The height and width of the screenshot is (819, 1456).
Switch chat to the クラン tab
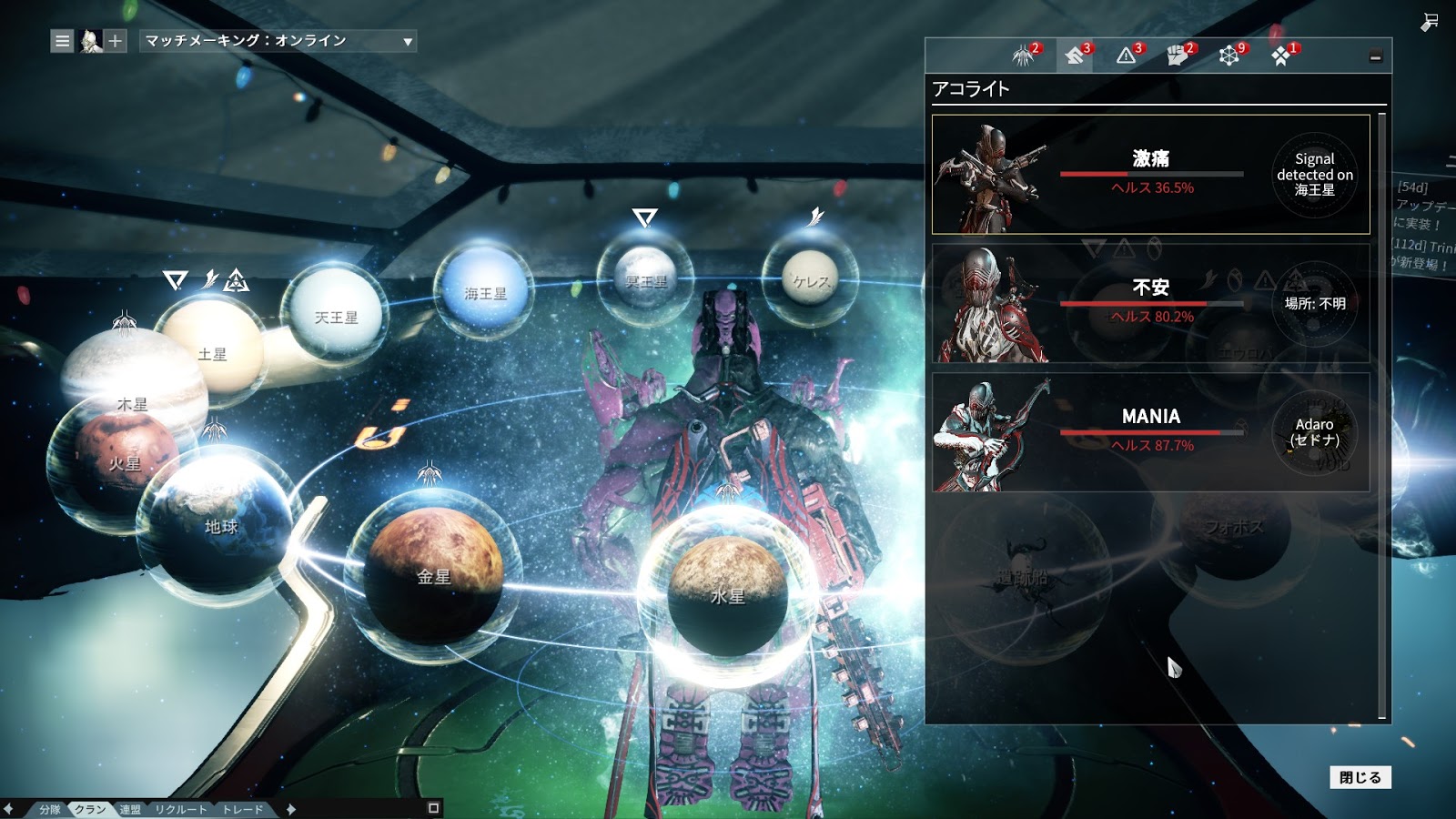[x=90, y=809]
